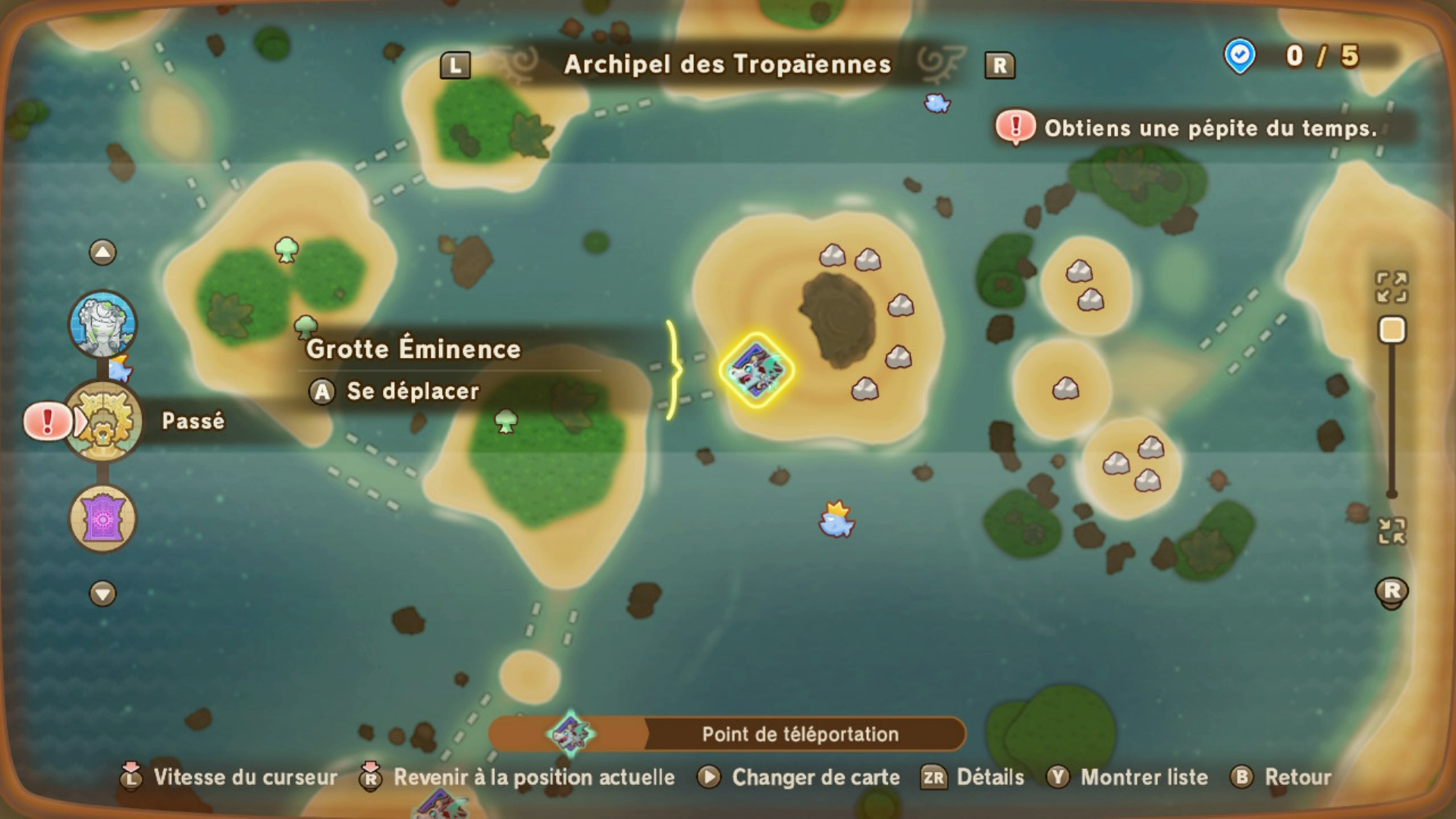
Task: Open Changer de carte from the bottom bar
Action: (x=814, y=777)
